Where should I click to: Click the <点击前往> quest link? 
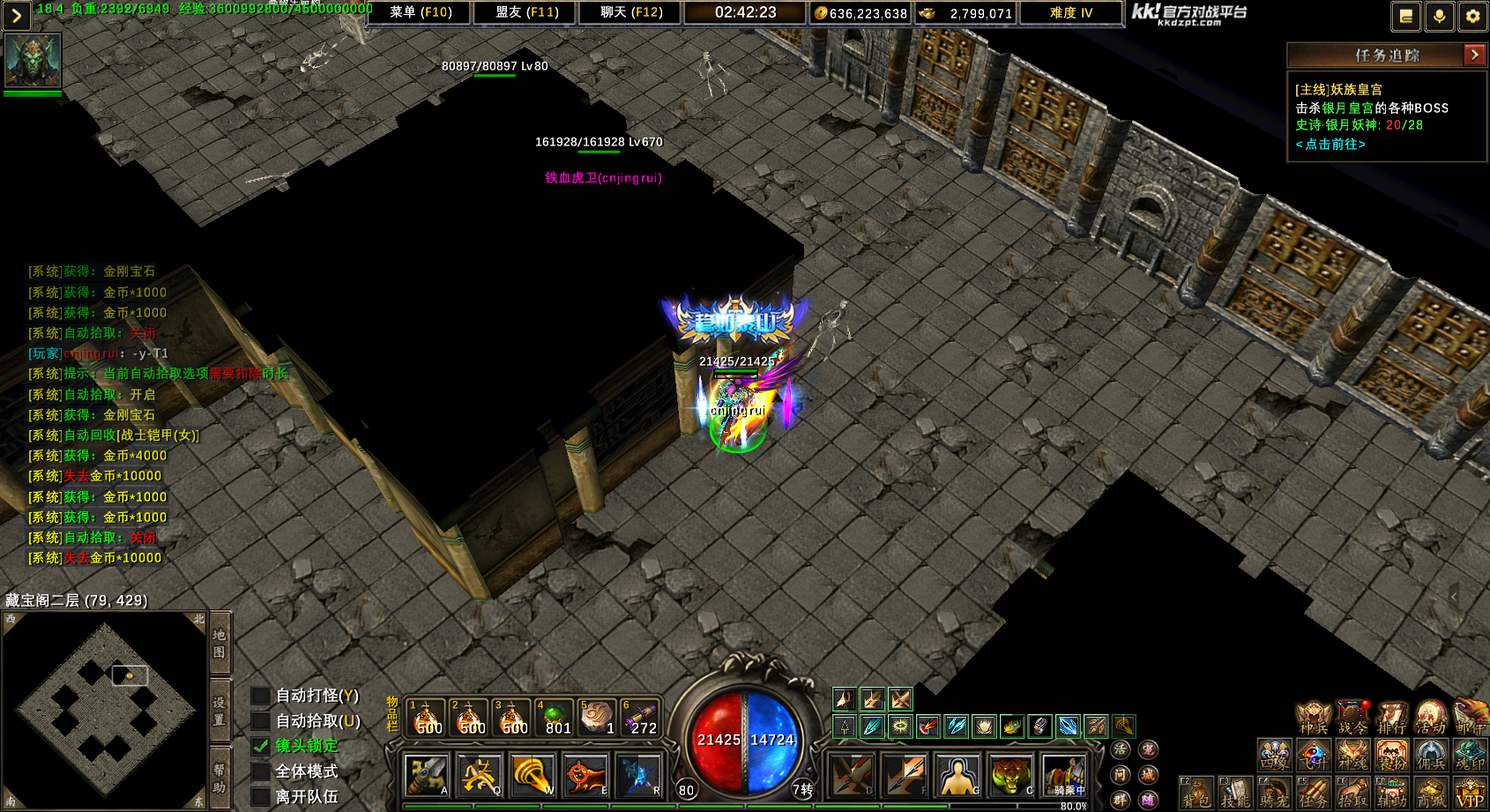click(x=1330, y=144)
